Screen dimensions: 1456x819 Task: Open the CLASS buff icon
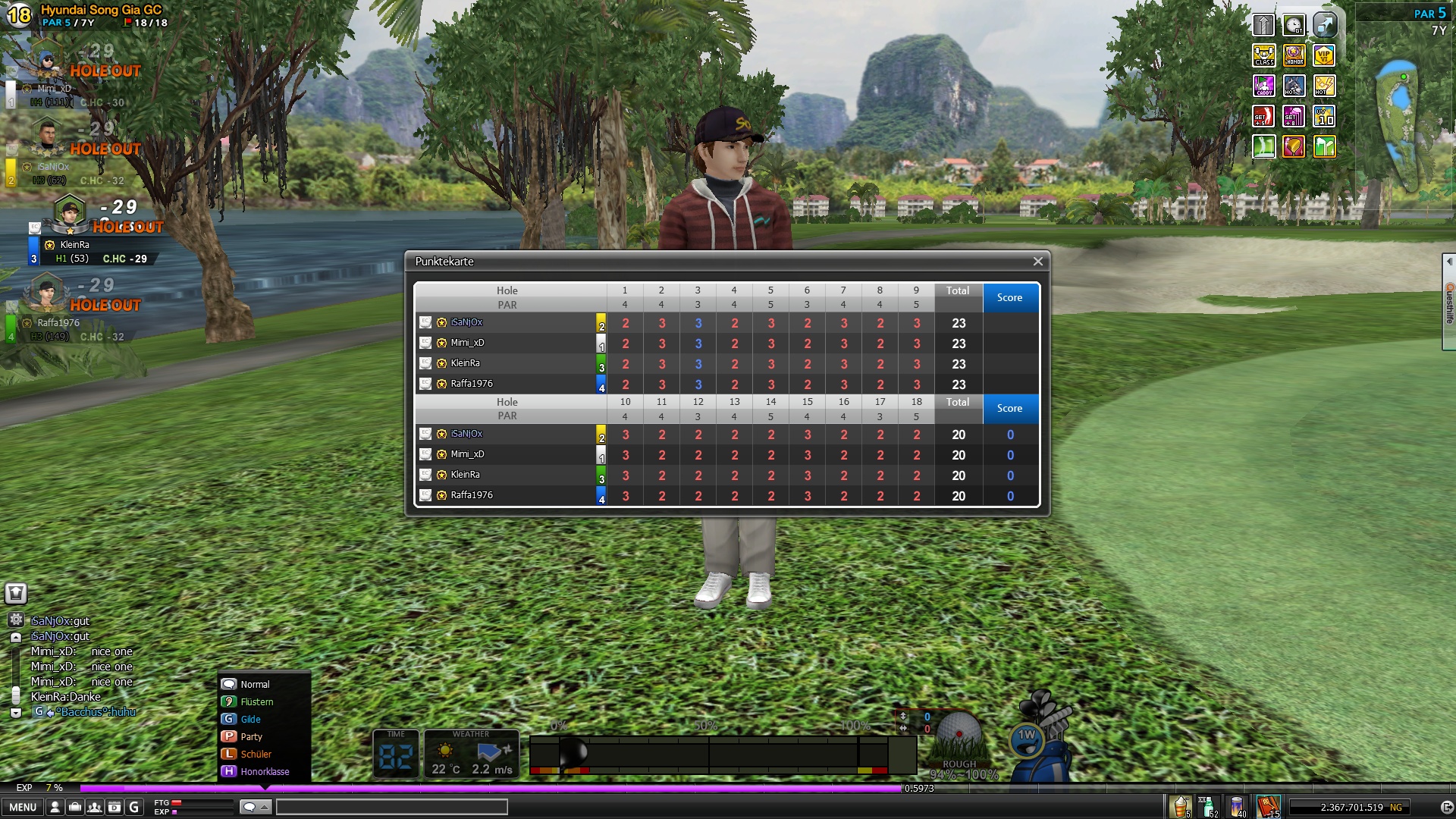1263,55
